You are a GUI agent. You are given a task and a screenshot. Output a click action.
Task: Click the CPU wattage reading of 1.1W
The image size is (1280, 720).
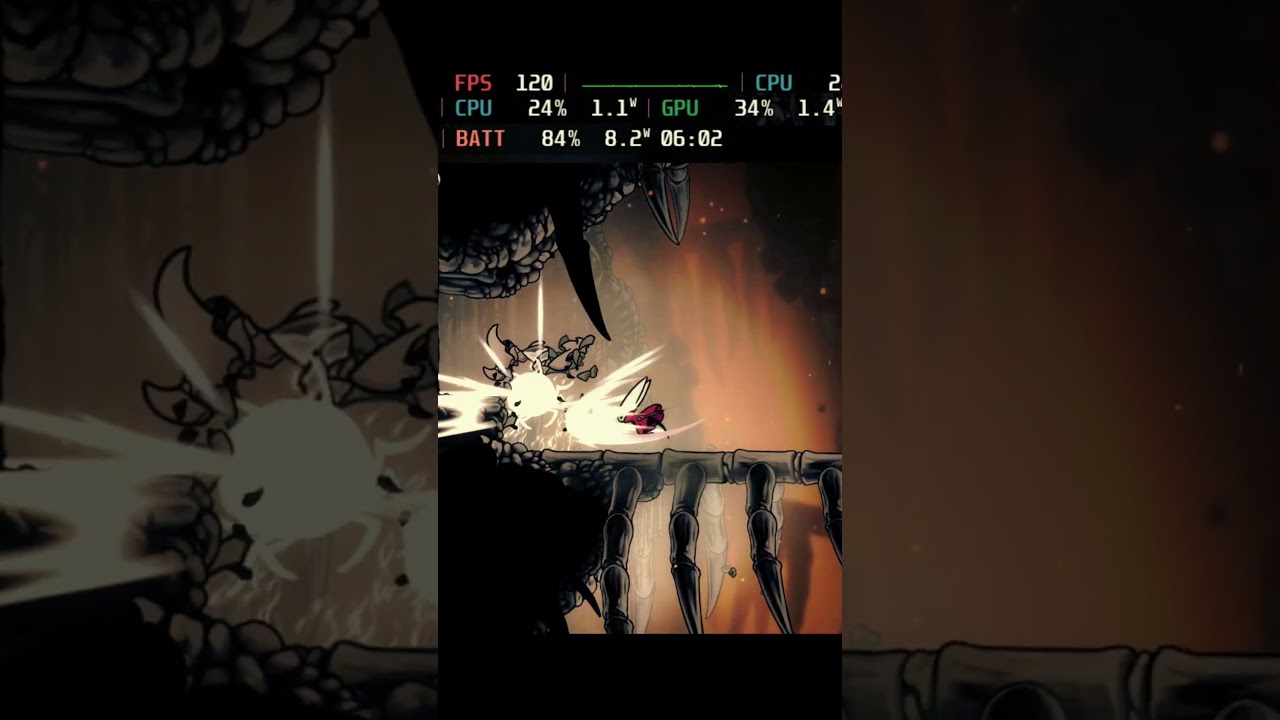613,109
